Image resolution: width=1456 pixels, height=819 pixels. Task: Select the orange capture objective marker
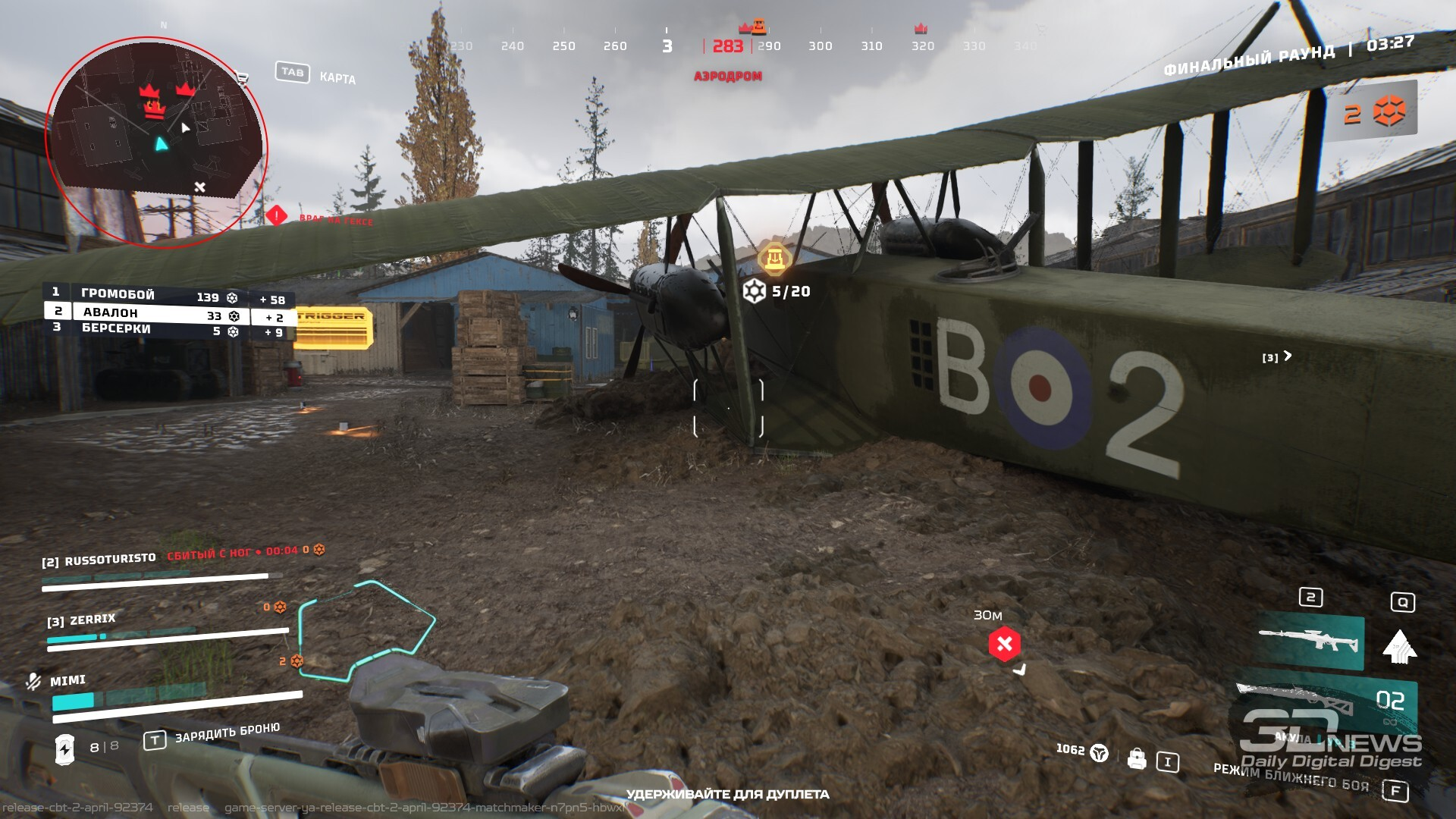(773, 259)
